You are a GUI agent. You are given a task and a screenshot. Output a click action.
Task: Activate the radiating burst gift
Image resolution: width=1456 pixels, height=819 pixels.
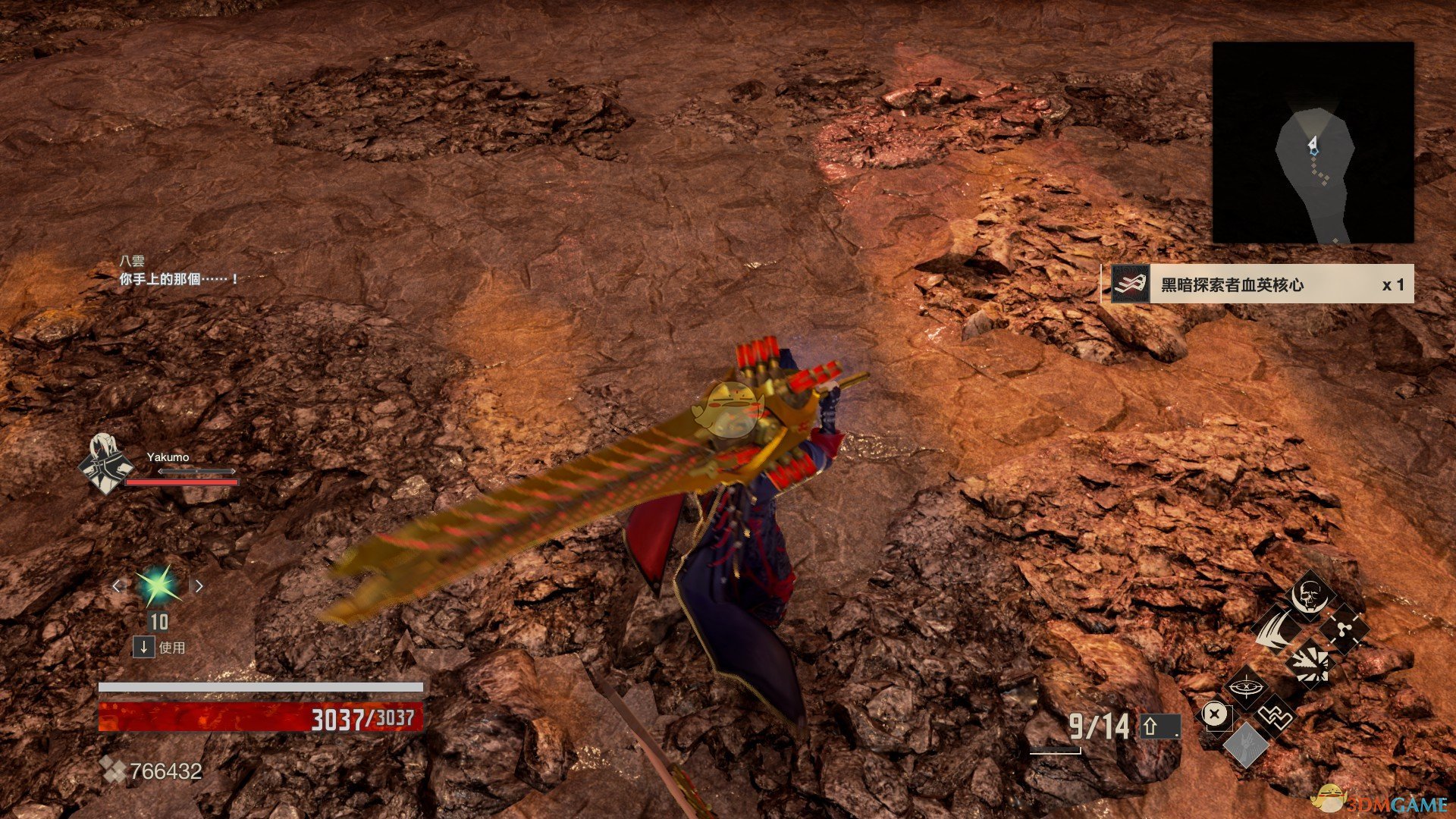coord(1310,663)
